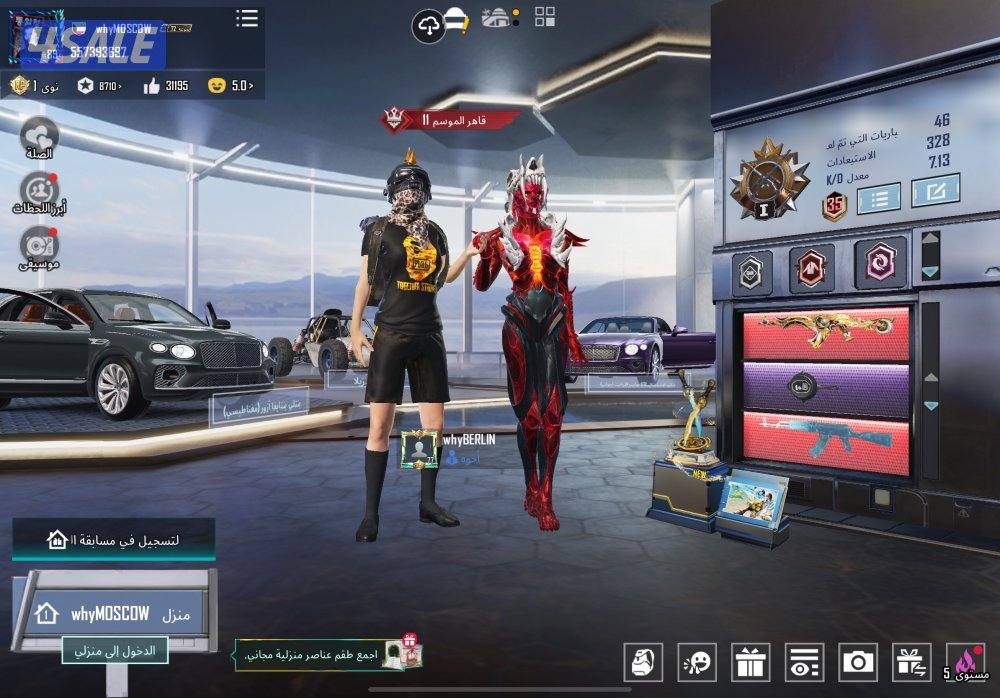1000x698 pixels.
Task: Open the gift exchange arrows icon
Action: pos(912,662)
